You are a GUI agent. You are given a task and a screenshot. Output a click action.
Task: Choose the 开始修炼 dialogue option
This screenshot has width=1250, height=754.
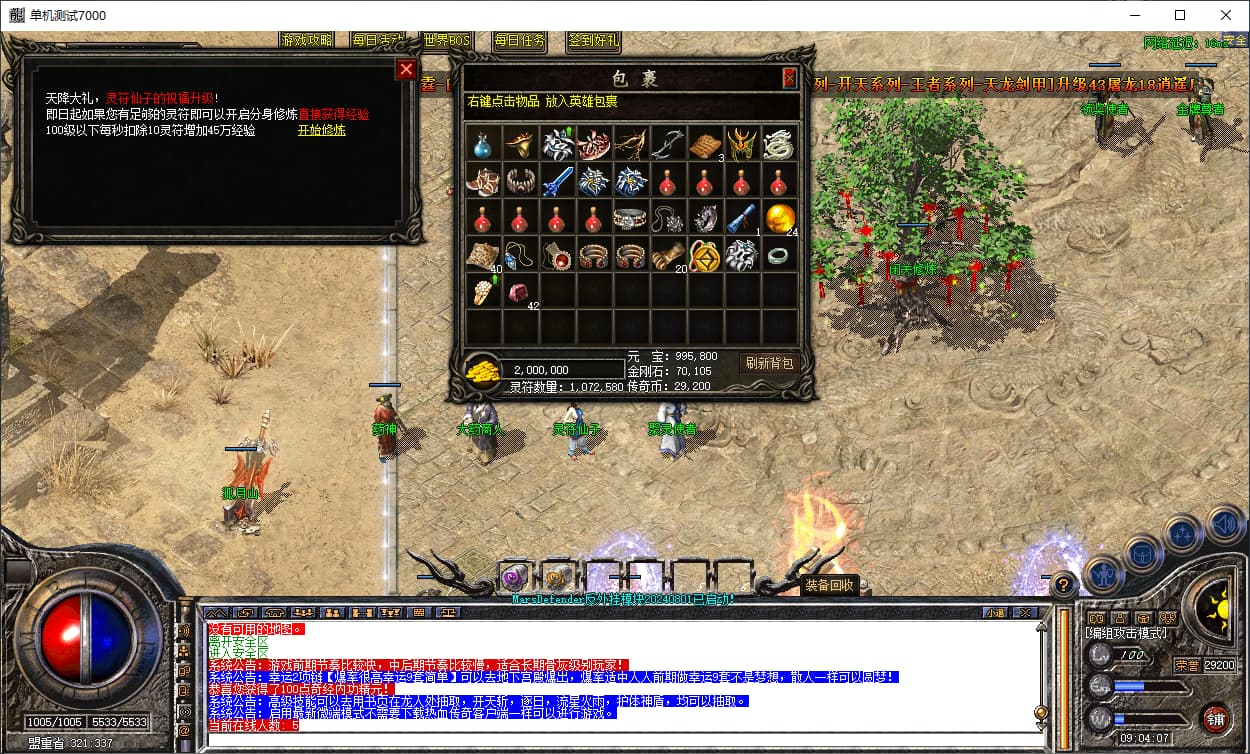point(321,130)
